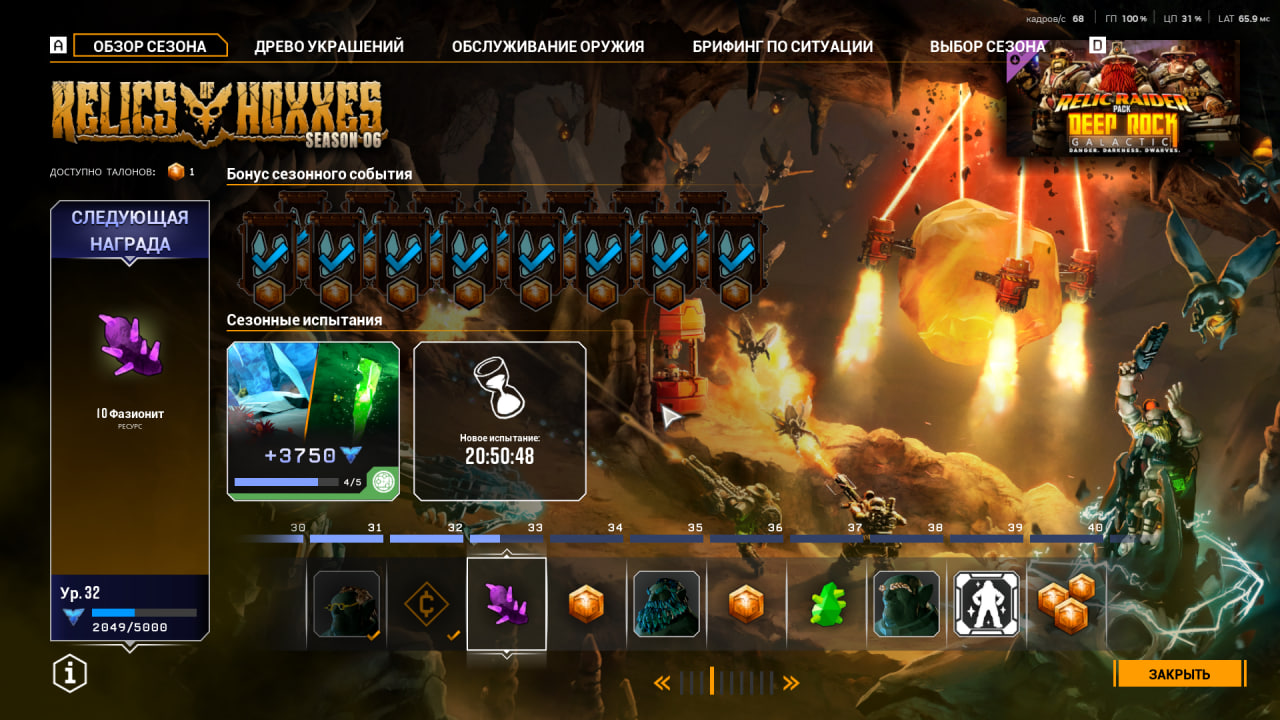Go to the Выбор сезона tab
The width and height of the screenshot is (1280, 720).
(987, 46)
